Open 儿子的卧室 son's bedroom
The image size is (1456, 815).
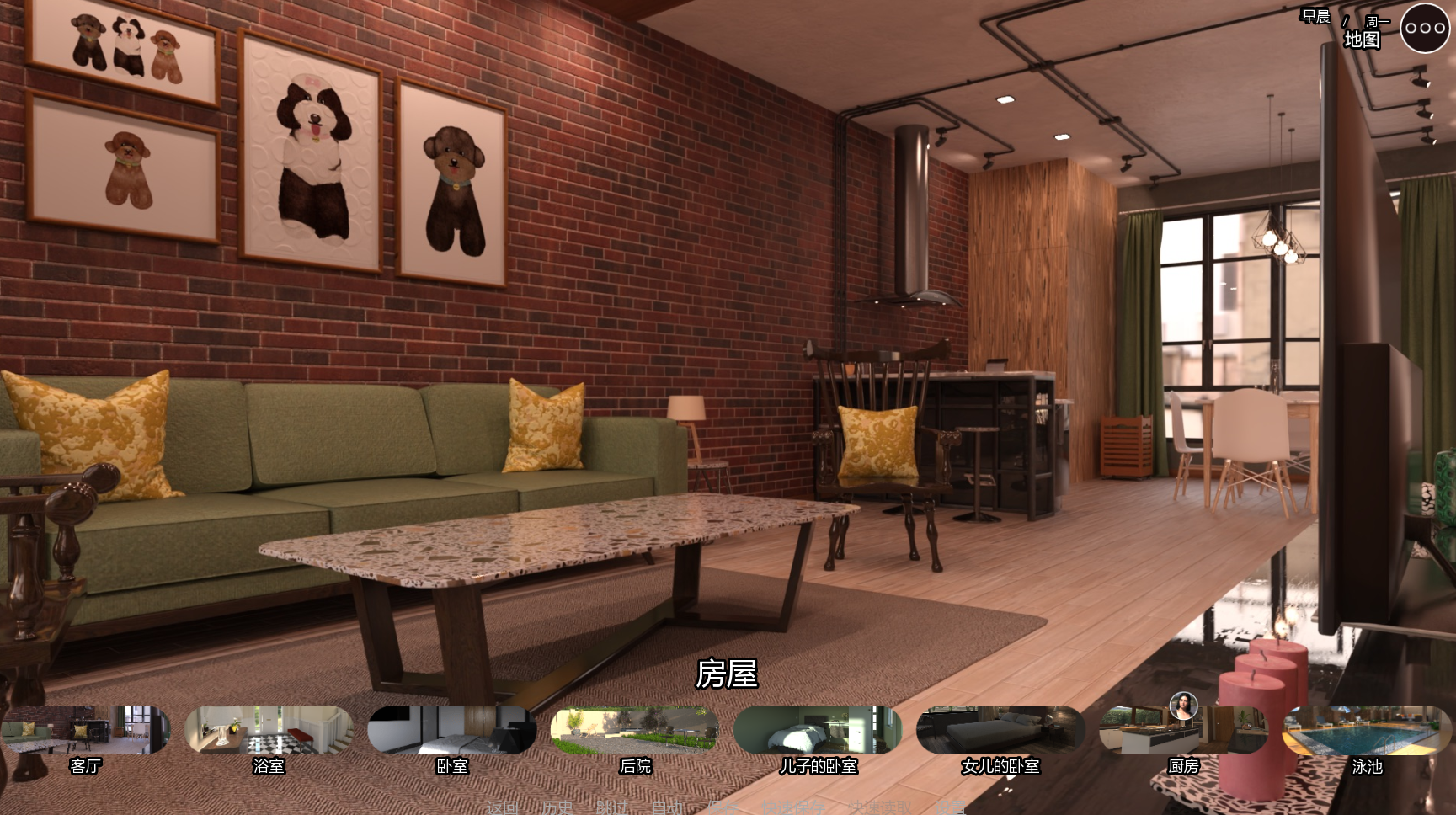click(x=818, y=730)
